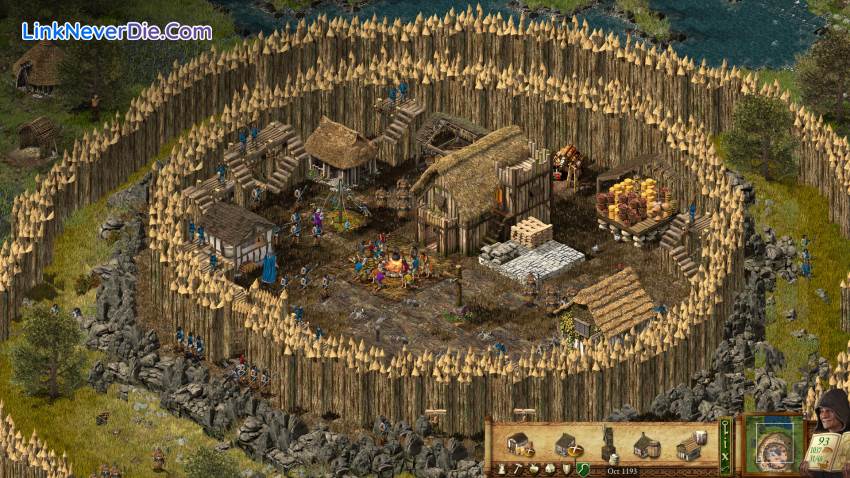
Task: Switch to the house town buildings category
Action: click(549, 468)
